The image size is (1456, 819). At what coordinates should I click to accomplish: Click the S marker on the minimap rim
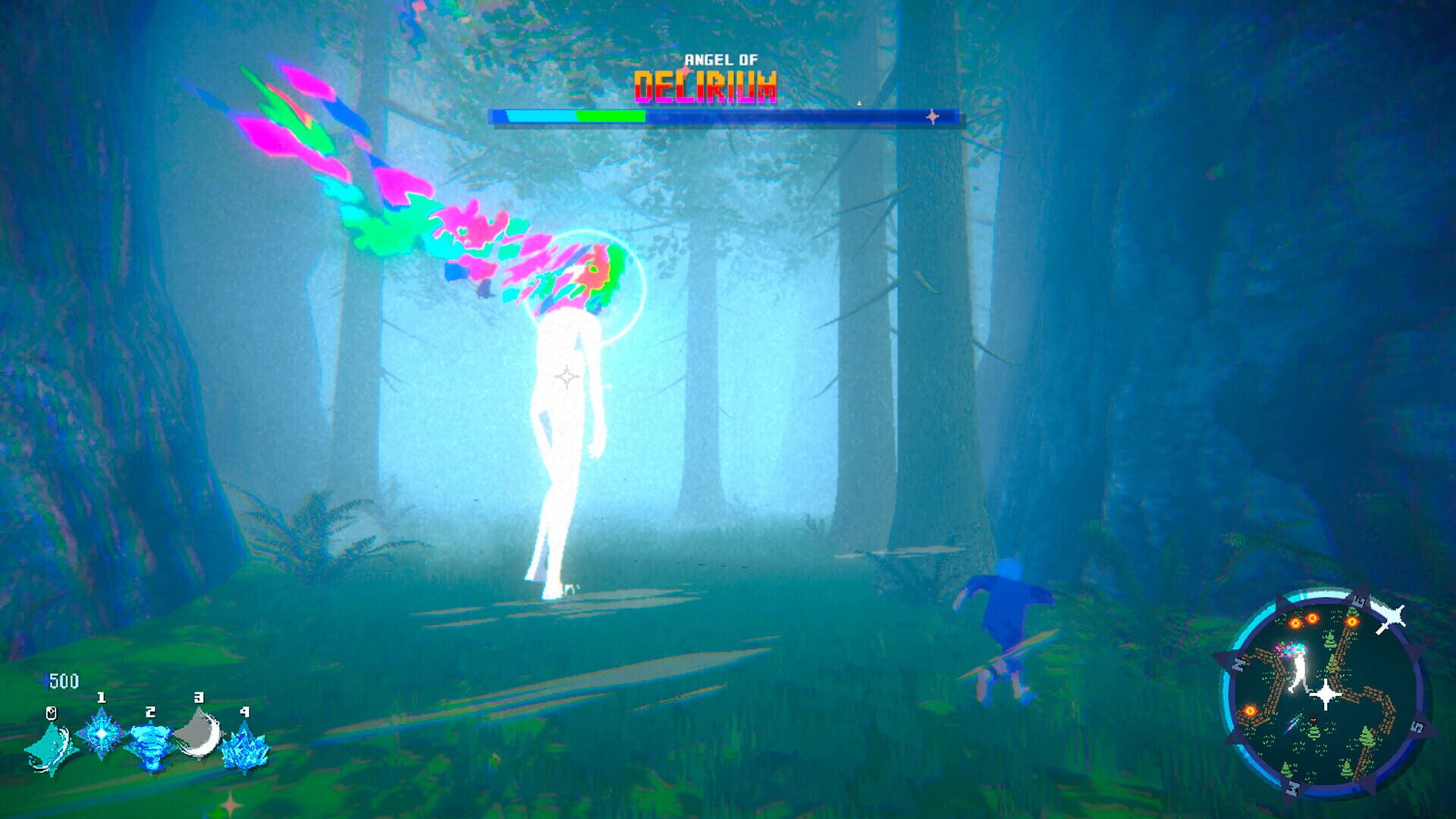tap(1418, 726)
